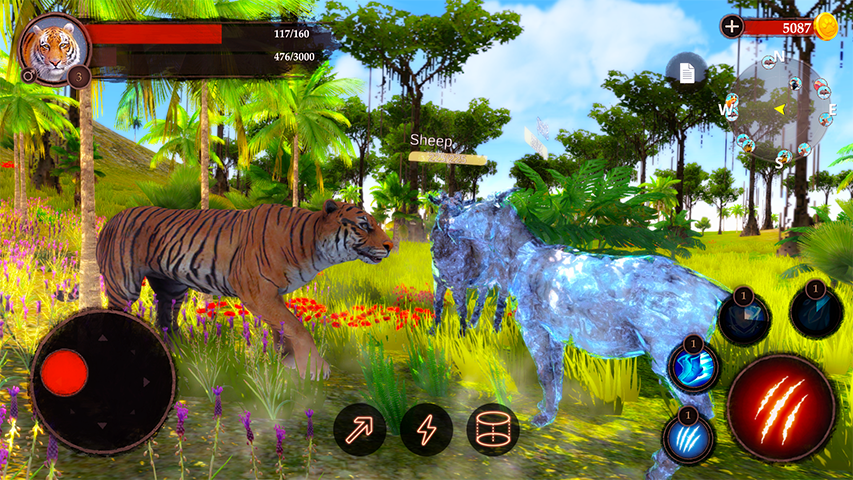853x480 pixels.
Task: Use the blue speed boots skill
Action: (x=695, y=366)
